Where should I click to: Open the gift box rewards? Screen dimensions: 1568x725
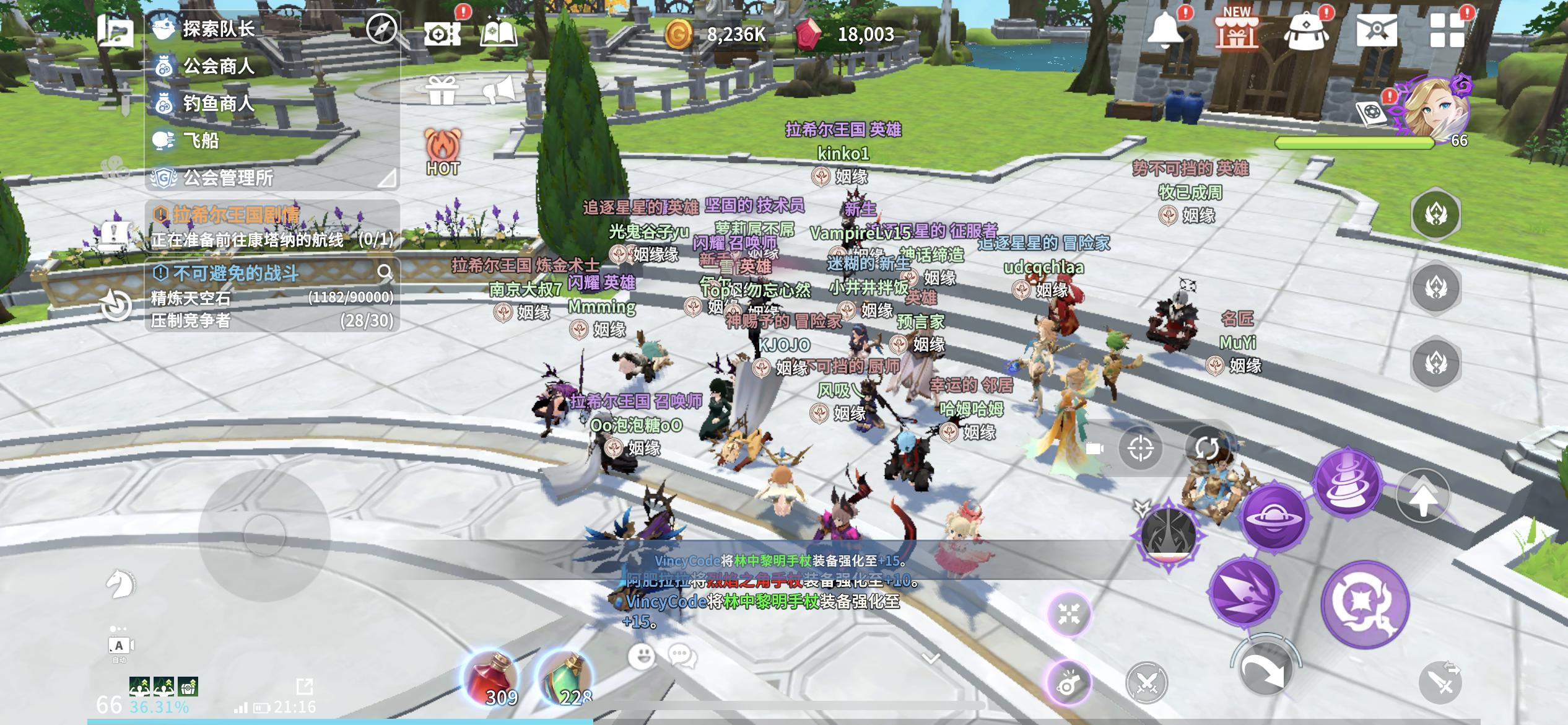tap(442, 91)
